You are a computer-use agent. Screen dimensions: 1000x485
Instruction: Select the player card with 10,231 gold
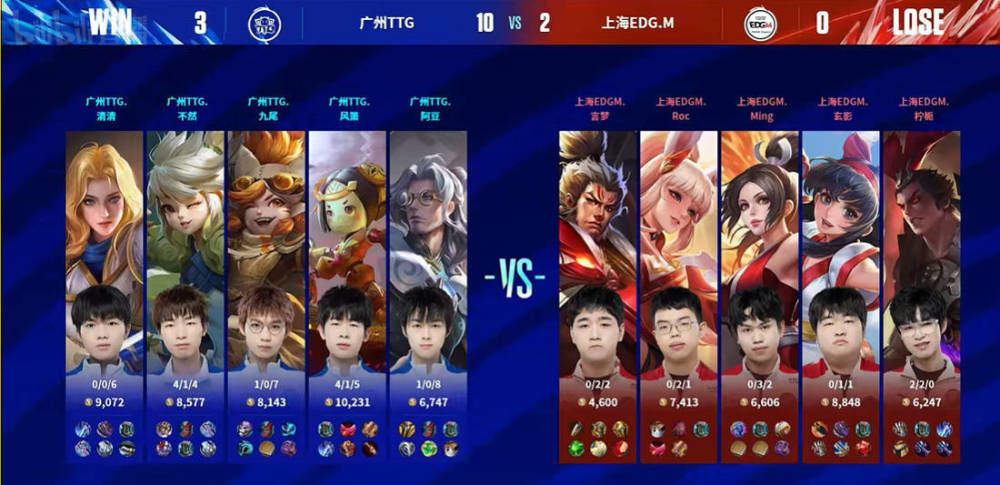(348, 290)
